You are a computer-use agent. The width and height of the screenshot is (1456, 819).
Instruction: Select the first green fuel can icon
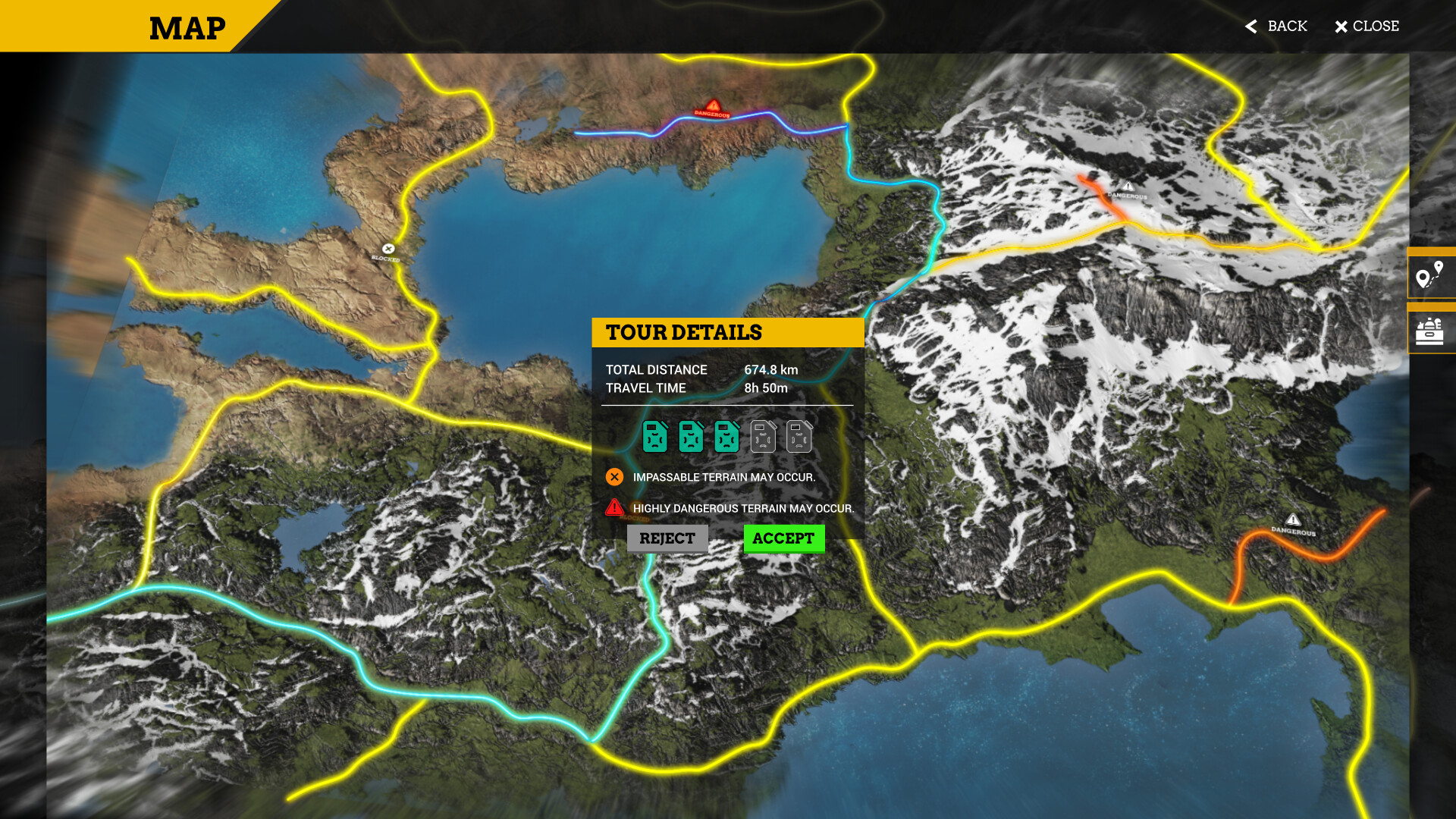tap(654, 437)
